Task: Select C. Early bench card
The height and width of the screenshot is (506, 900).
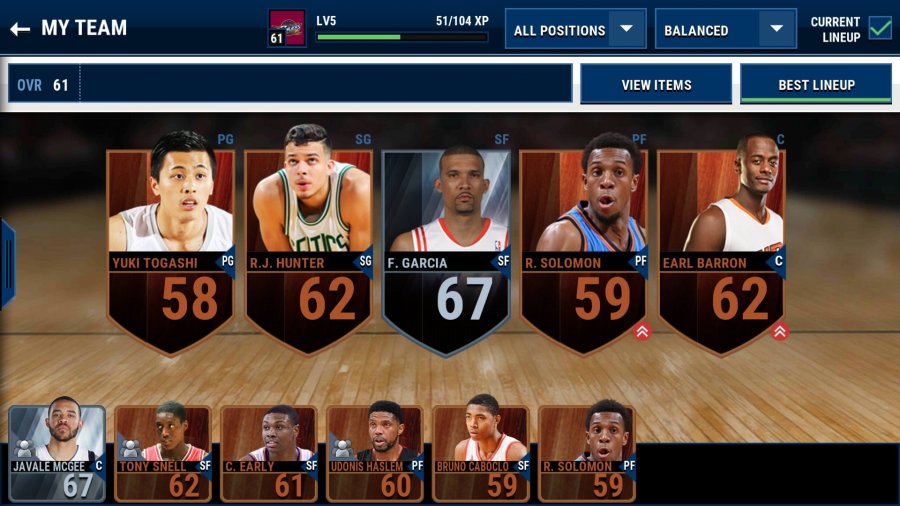Action: coord(269,452)
